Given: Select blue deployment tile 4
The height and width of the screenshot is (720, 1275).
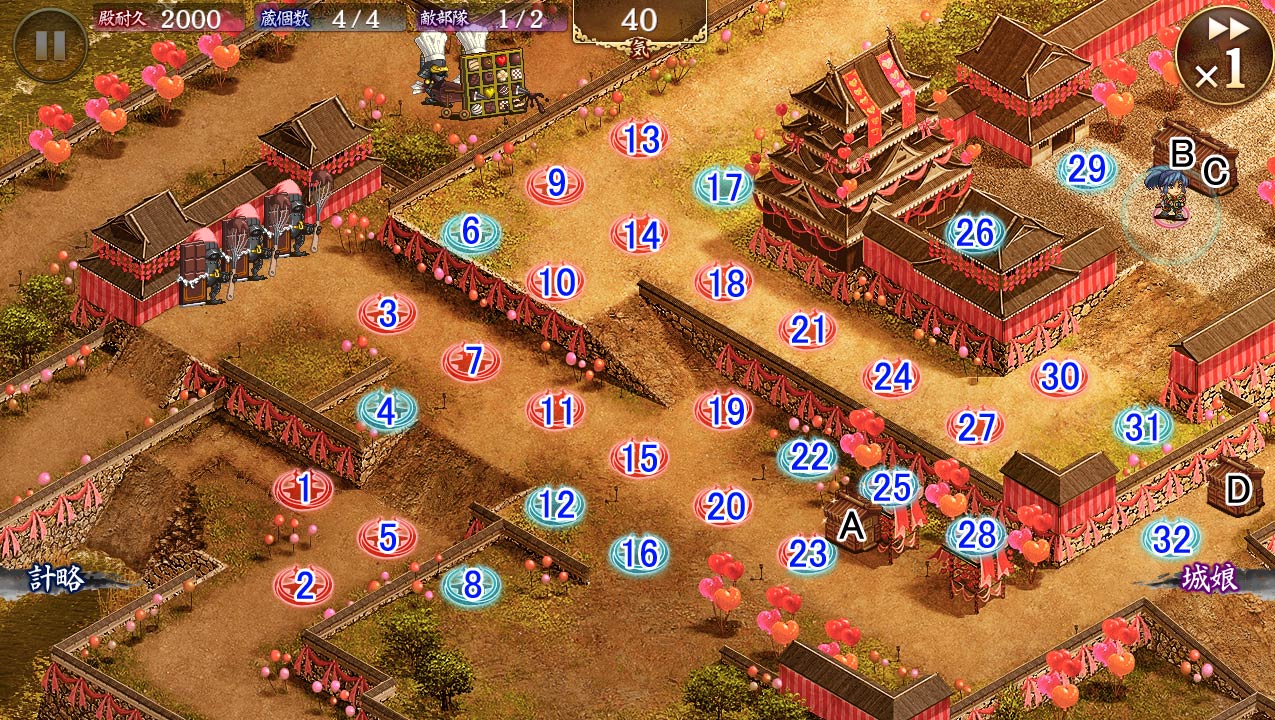Looking at the screenshot, I should pos(387,410).
